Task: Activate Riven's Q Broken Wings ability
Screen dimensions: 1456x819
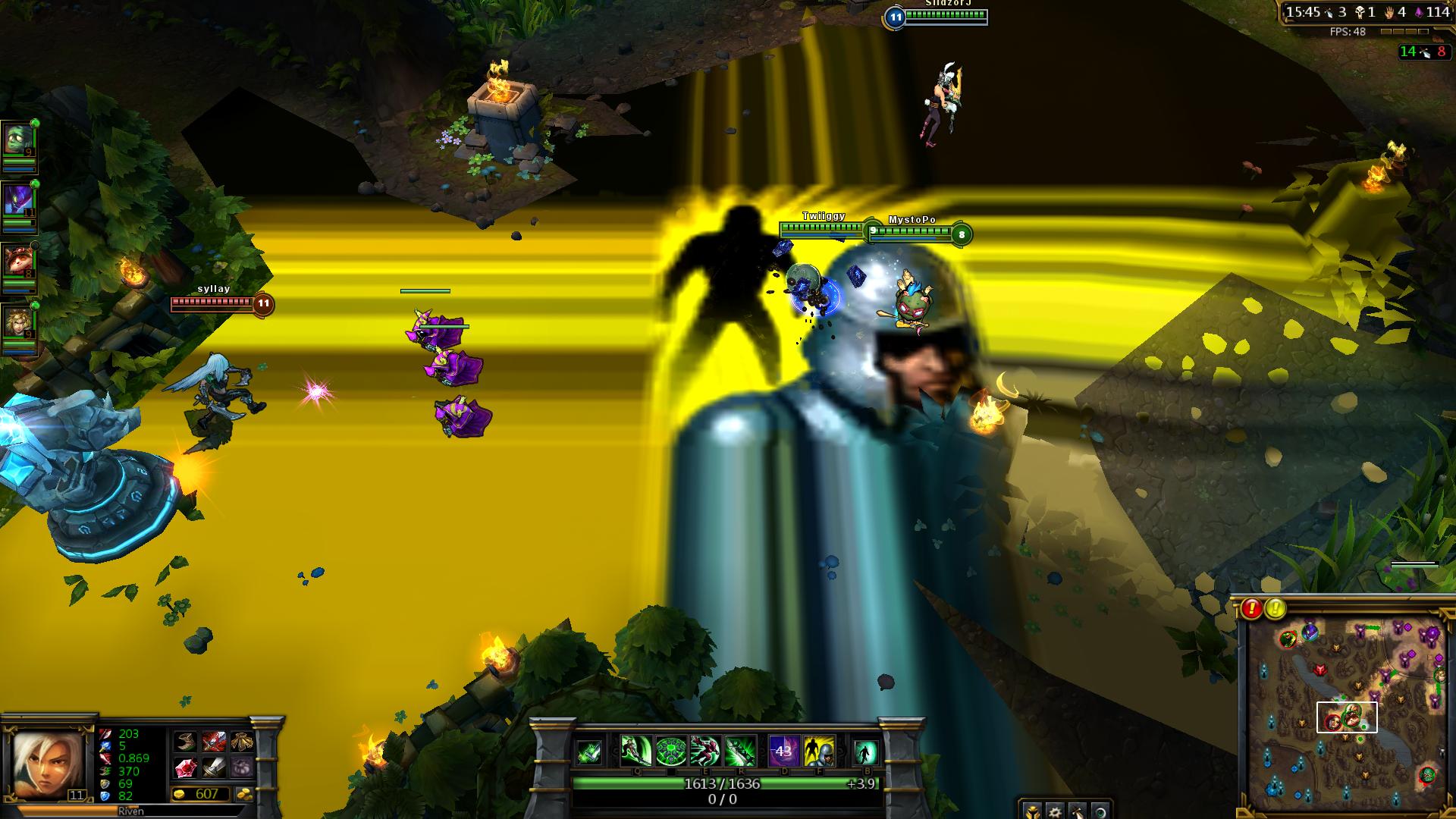Action: tap(635, 751)
